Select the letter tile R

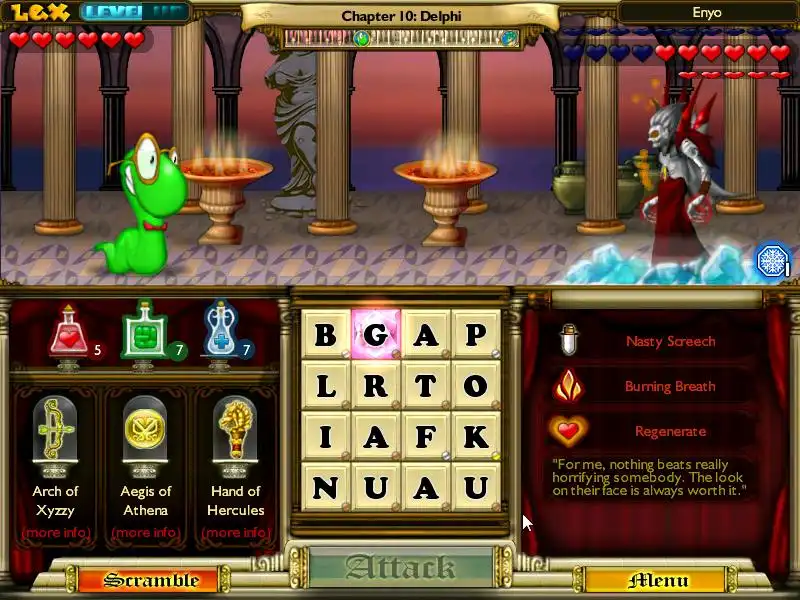[x=376, y=386]
